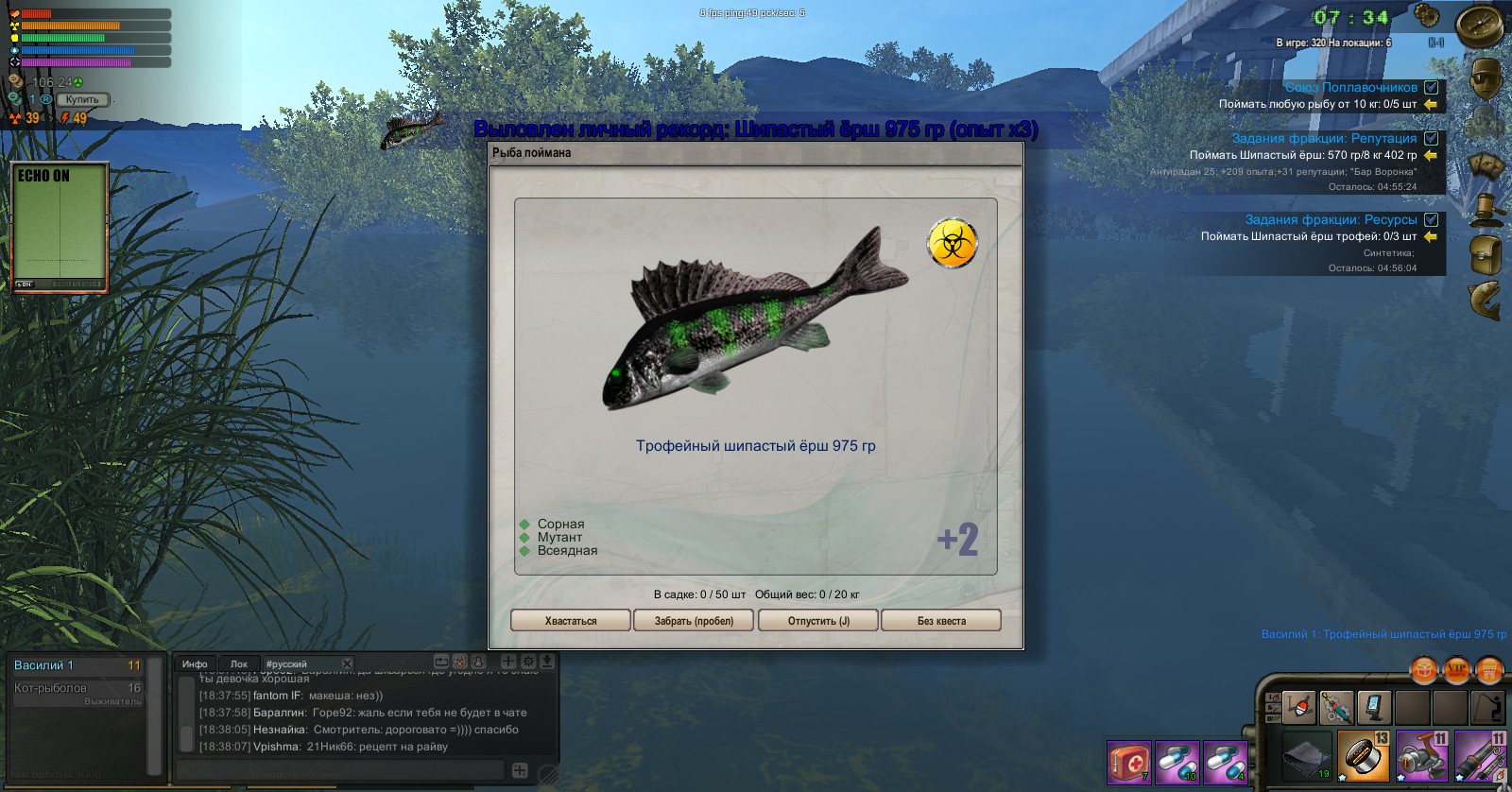Screen dimensions: 1512x792
Task: Click the gift box icon near inventory
Action: pyautogui.click(x=1423, y=670)
